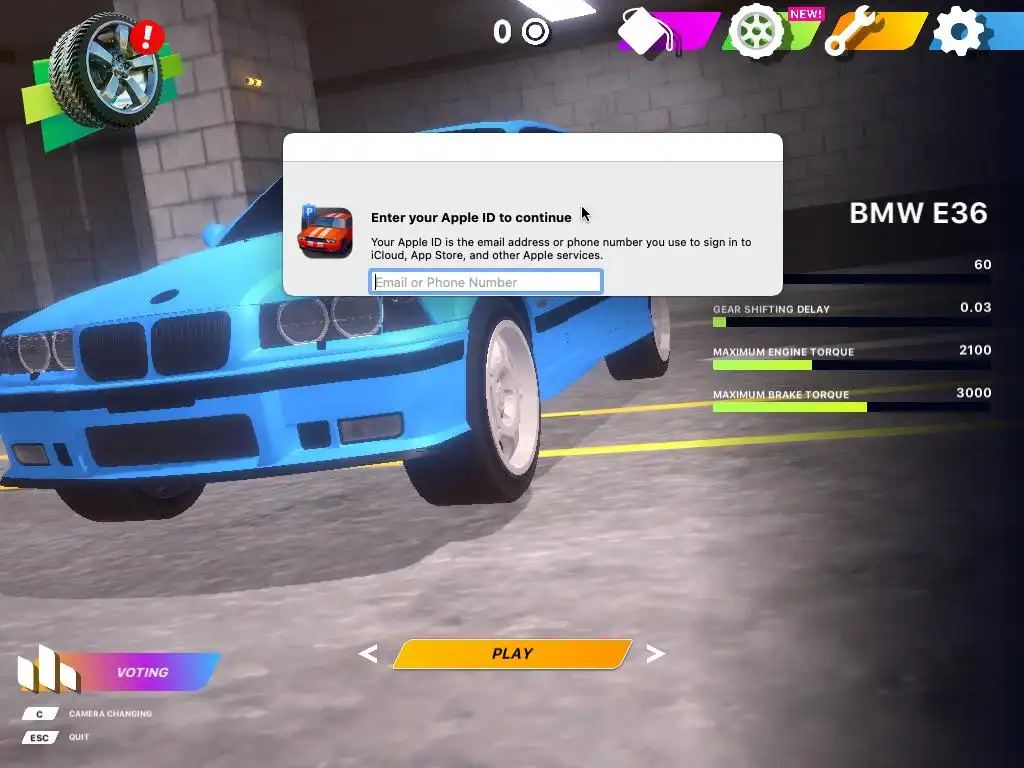Open the wheel rims menu marked NEW
Image resolution: width=1024 pixels, height=768 pixels.
click(758, 32)
